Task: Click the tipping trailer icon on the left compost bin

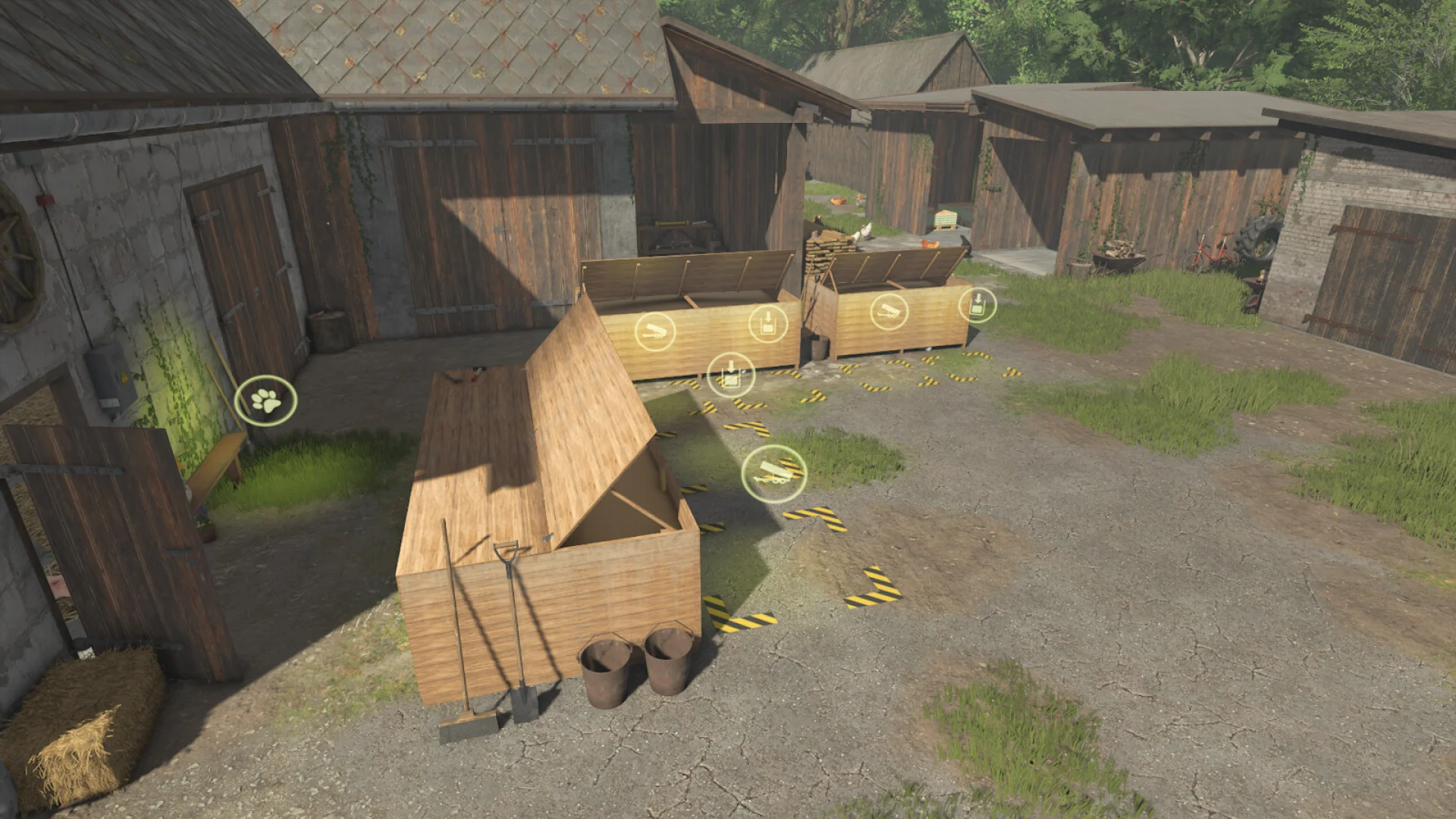Action: 656,331
